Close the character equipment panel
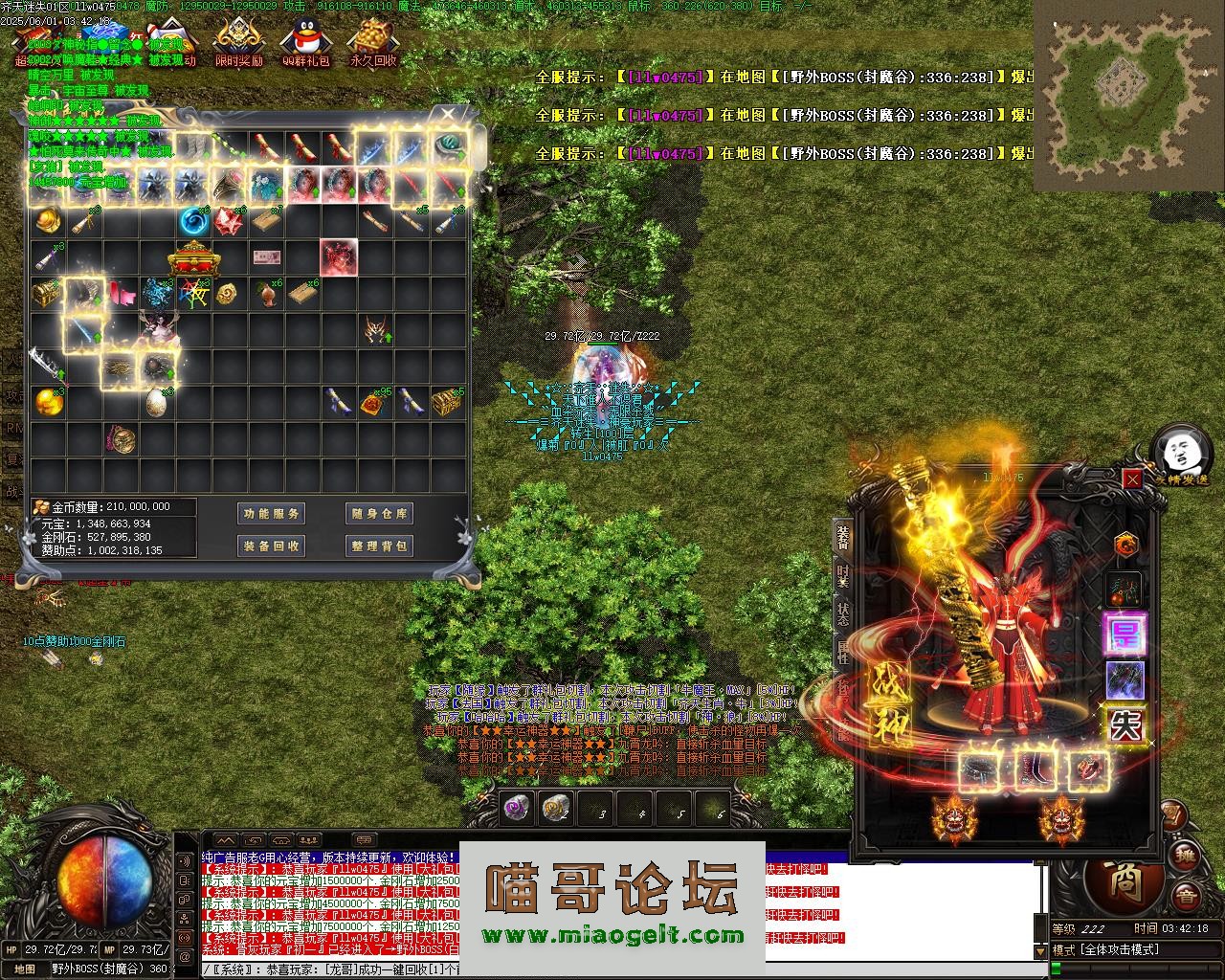1225x980 pixels. point(1132,479)
